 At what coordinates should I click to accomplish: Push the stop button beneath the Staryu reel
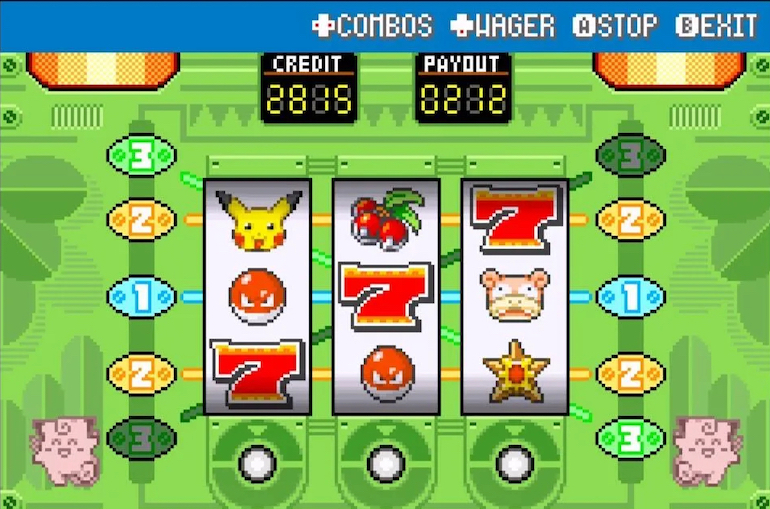(x=514, y=462)
